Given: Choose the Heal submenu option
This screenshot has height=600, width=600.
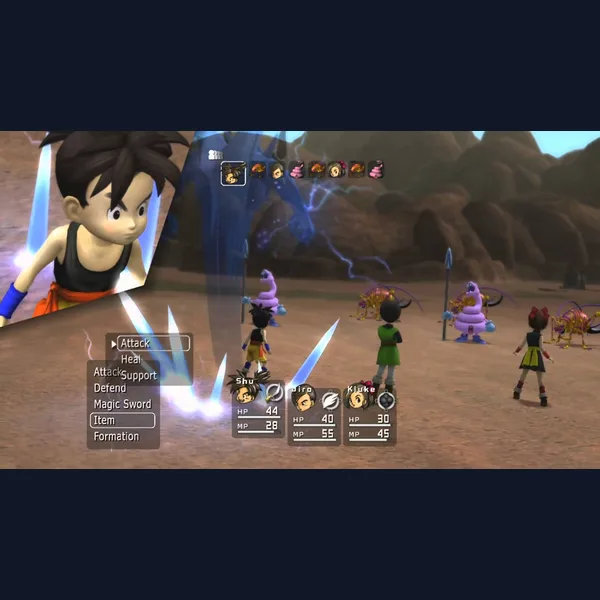Looking at the screenshot, I should point(131,359).
